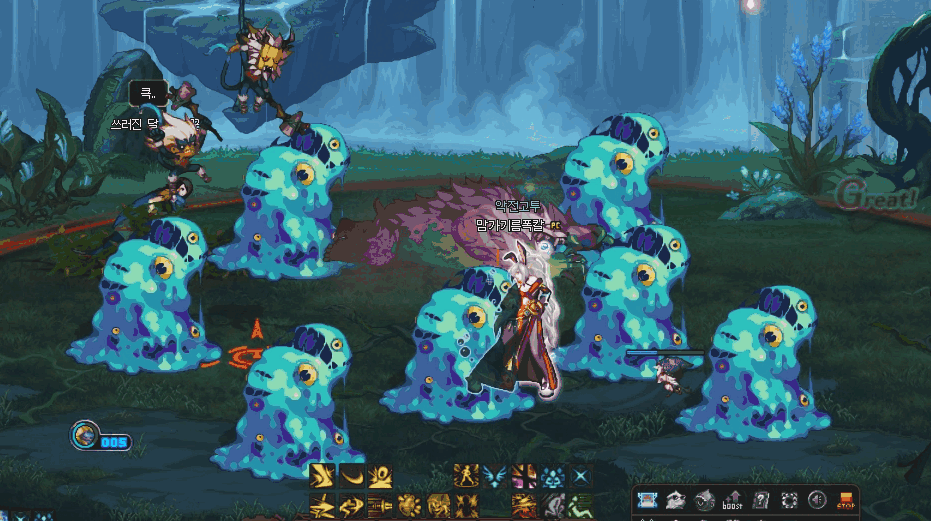Use the grey-pink crouching figure skill
The image size is (931, 521).
pos(553,505)
